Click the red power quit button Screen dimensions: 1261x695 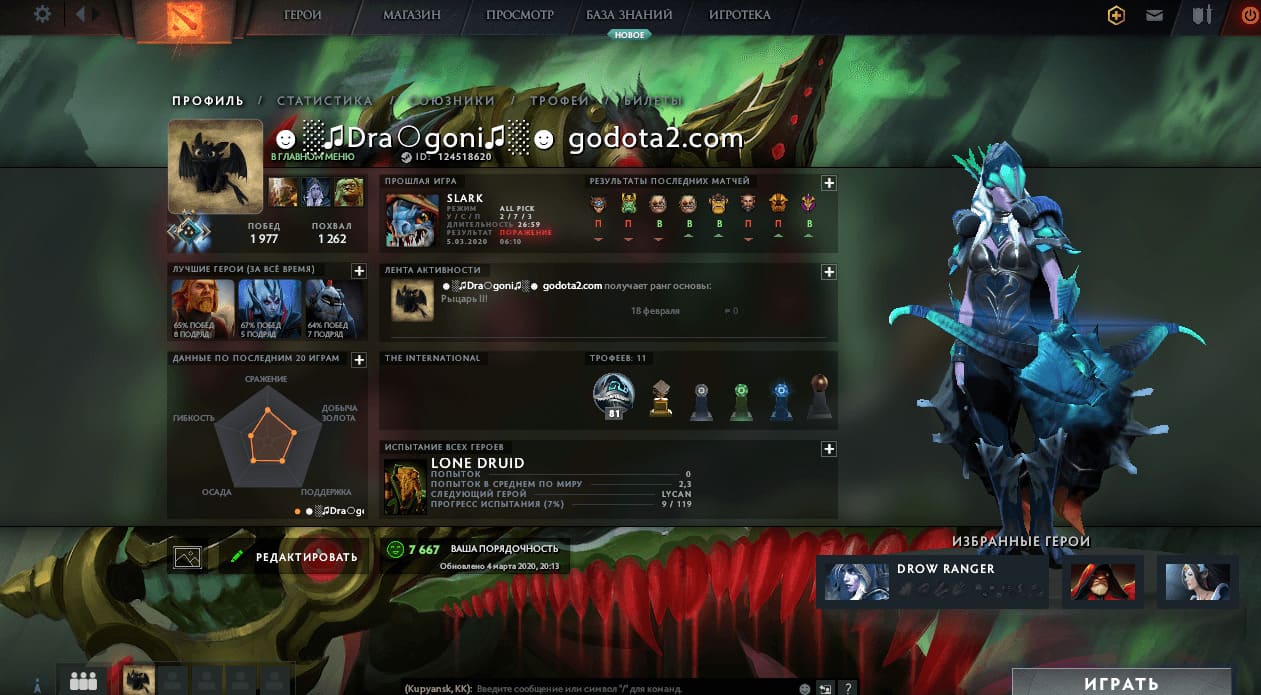[1249, 15]
